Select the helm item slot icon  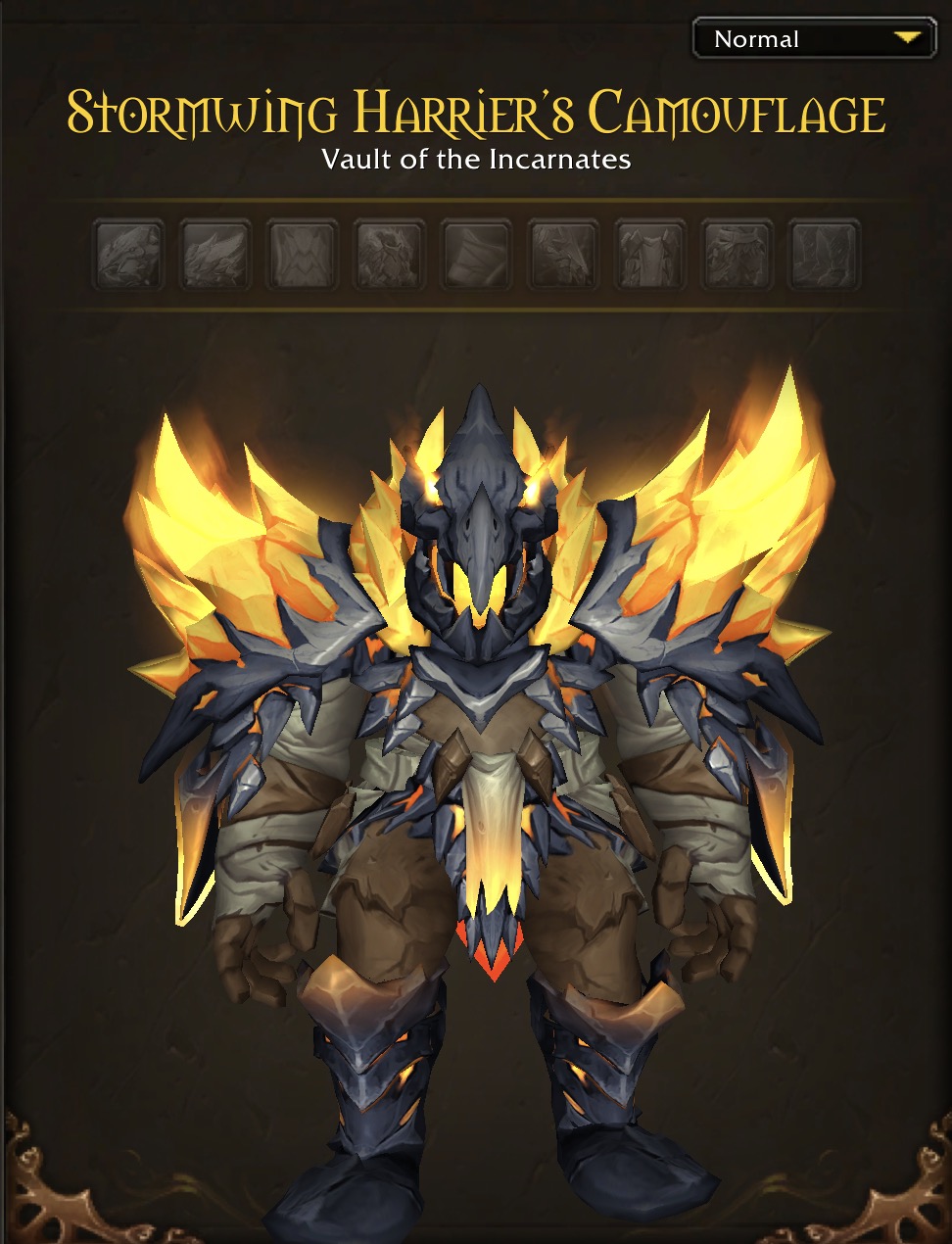[128, 254]
